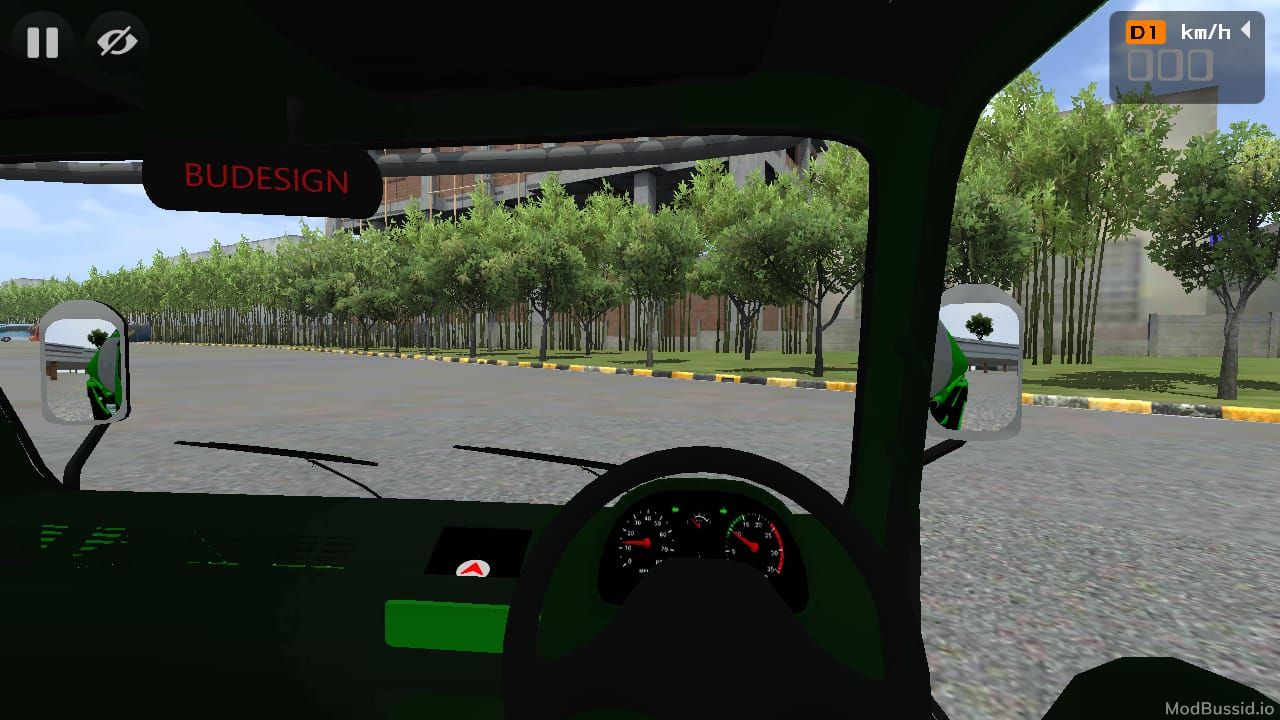Tap the green left turn signal indicator
Image resolution: width=1280 pixels, height=720 pixels.
coord(675,510)
